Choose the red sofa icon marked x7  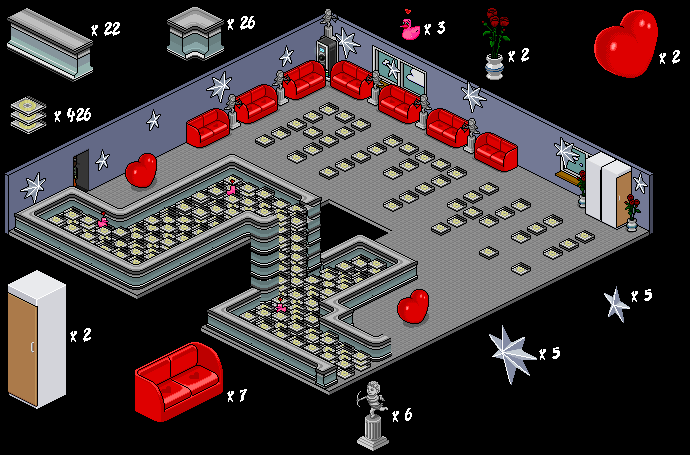coord(179,377)
